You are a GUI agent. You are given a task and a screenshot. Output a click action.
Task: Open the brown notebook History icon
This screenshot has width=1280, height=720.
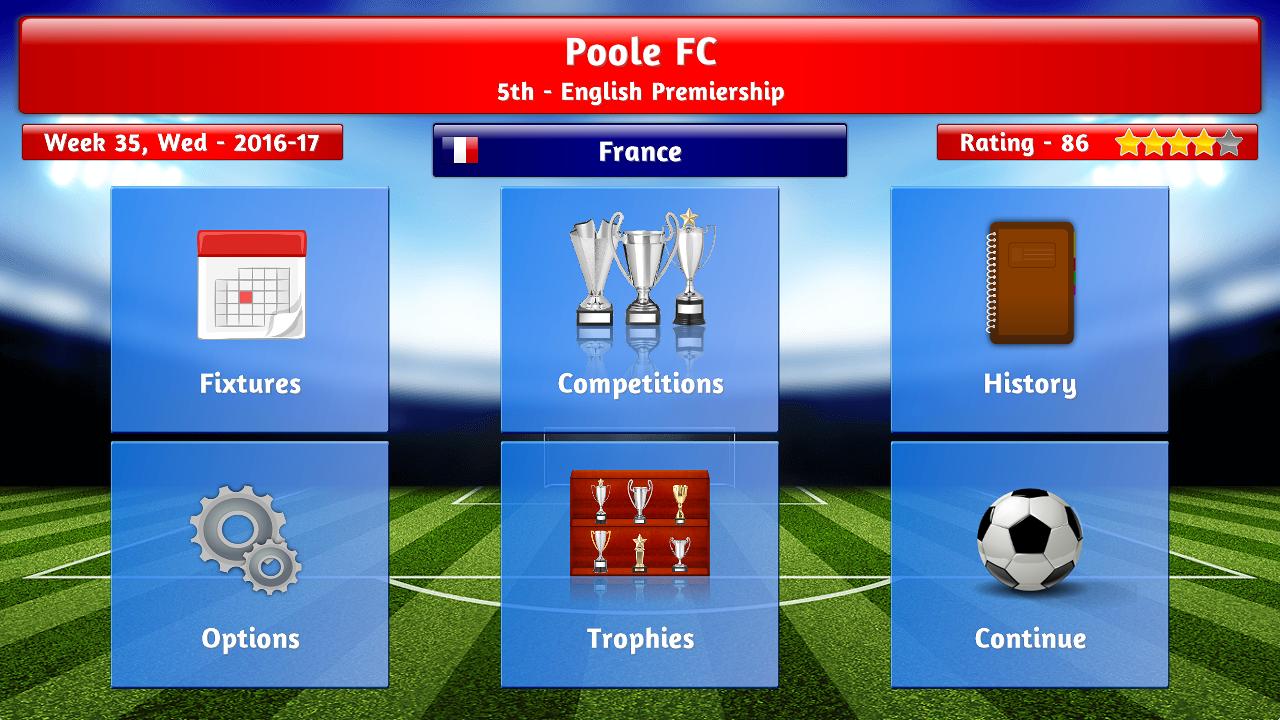[x=1029, y=280]
